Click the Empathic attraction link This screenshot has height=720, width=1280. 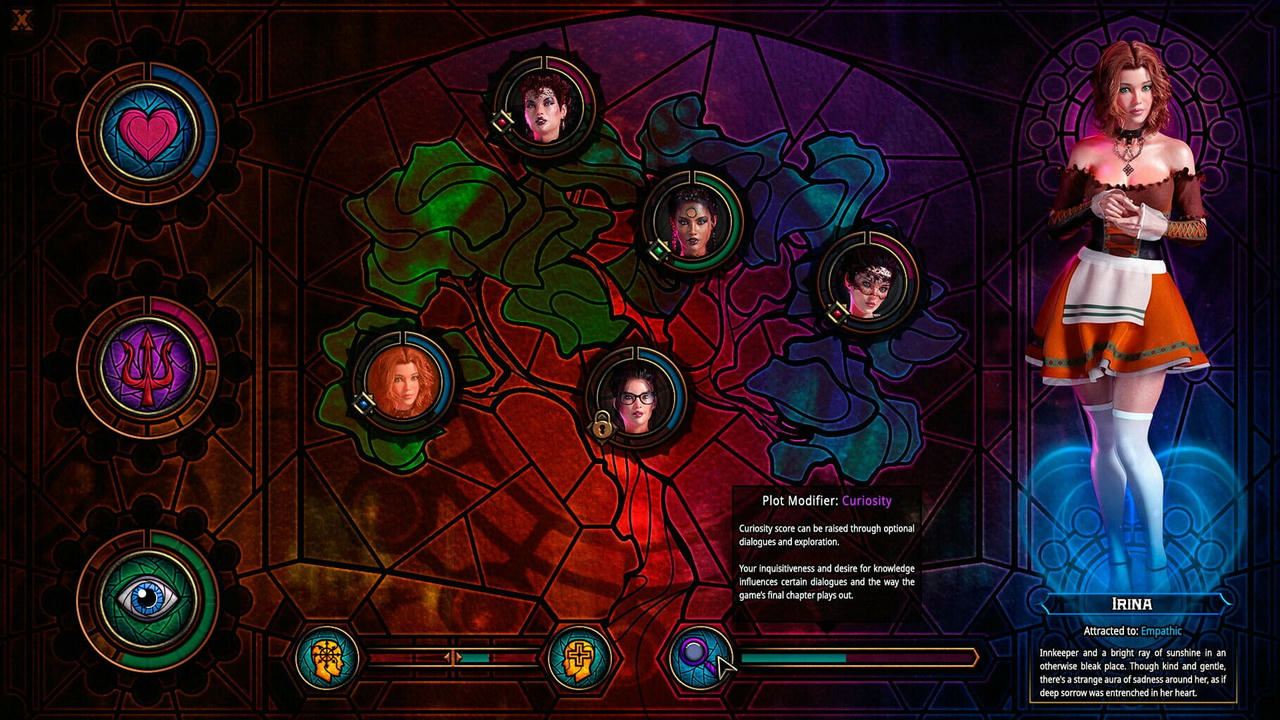(x=1164, y=631)
